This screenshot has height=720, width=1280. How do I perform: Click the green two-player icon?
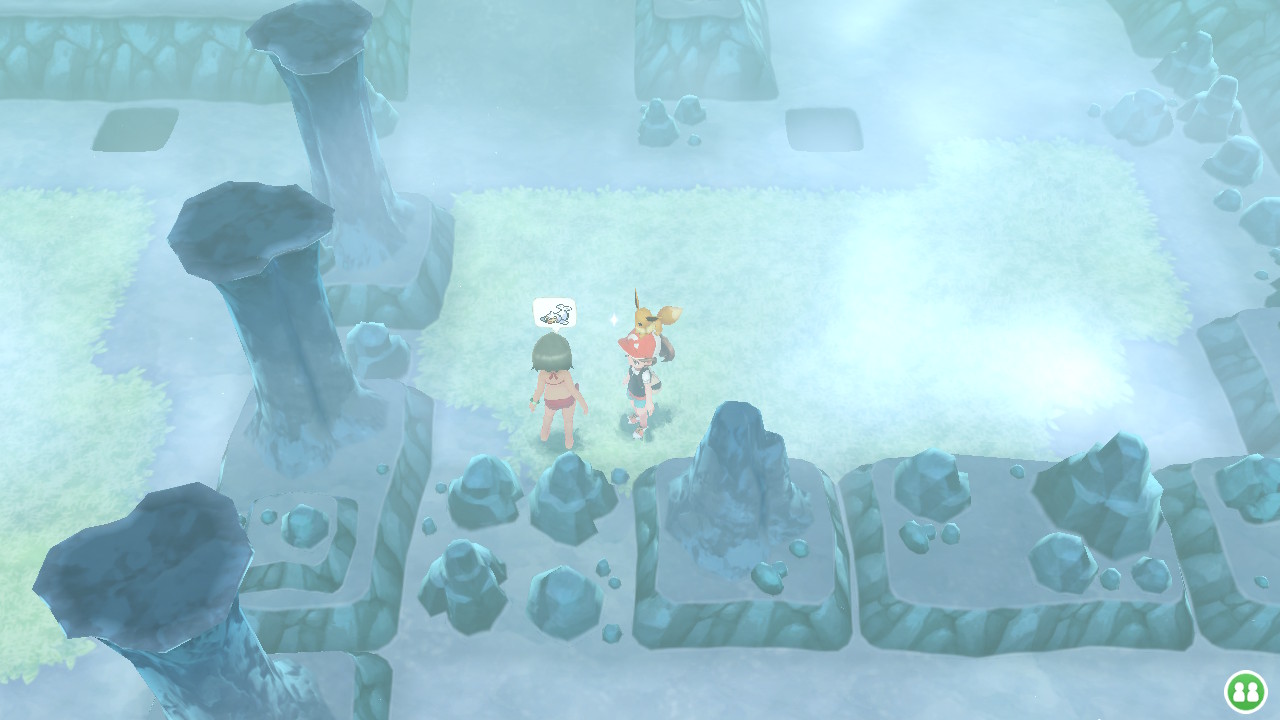(1246, 691)
